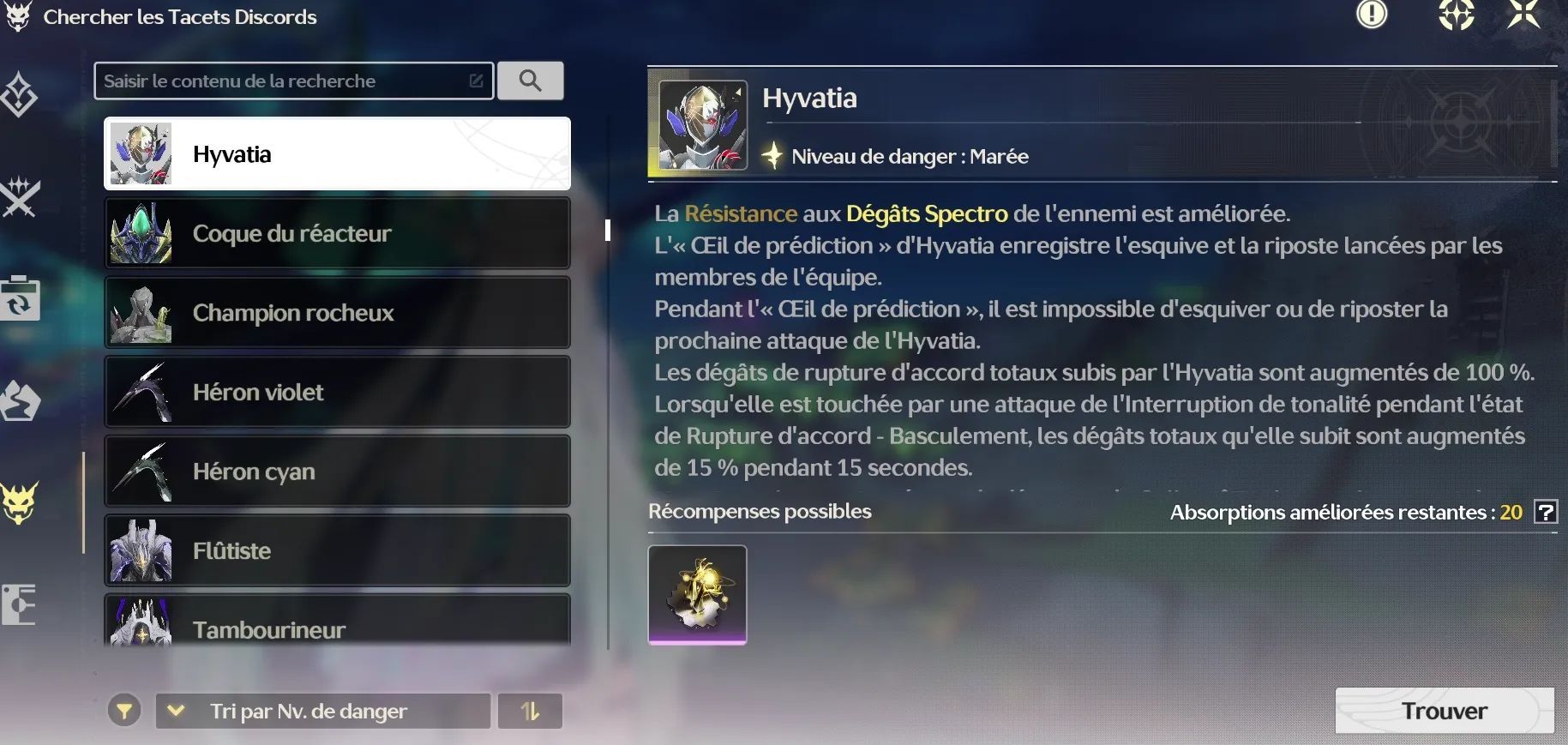Screen dimensions: 1568x745
Task: Inspect the possible reward item thumbnail
Action: (x=697, y=594)
